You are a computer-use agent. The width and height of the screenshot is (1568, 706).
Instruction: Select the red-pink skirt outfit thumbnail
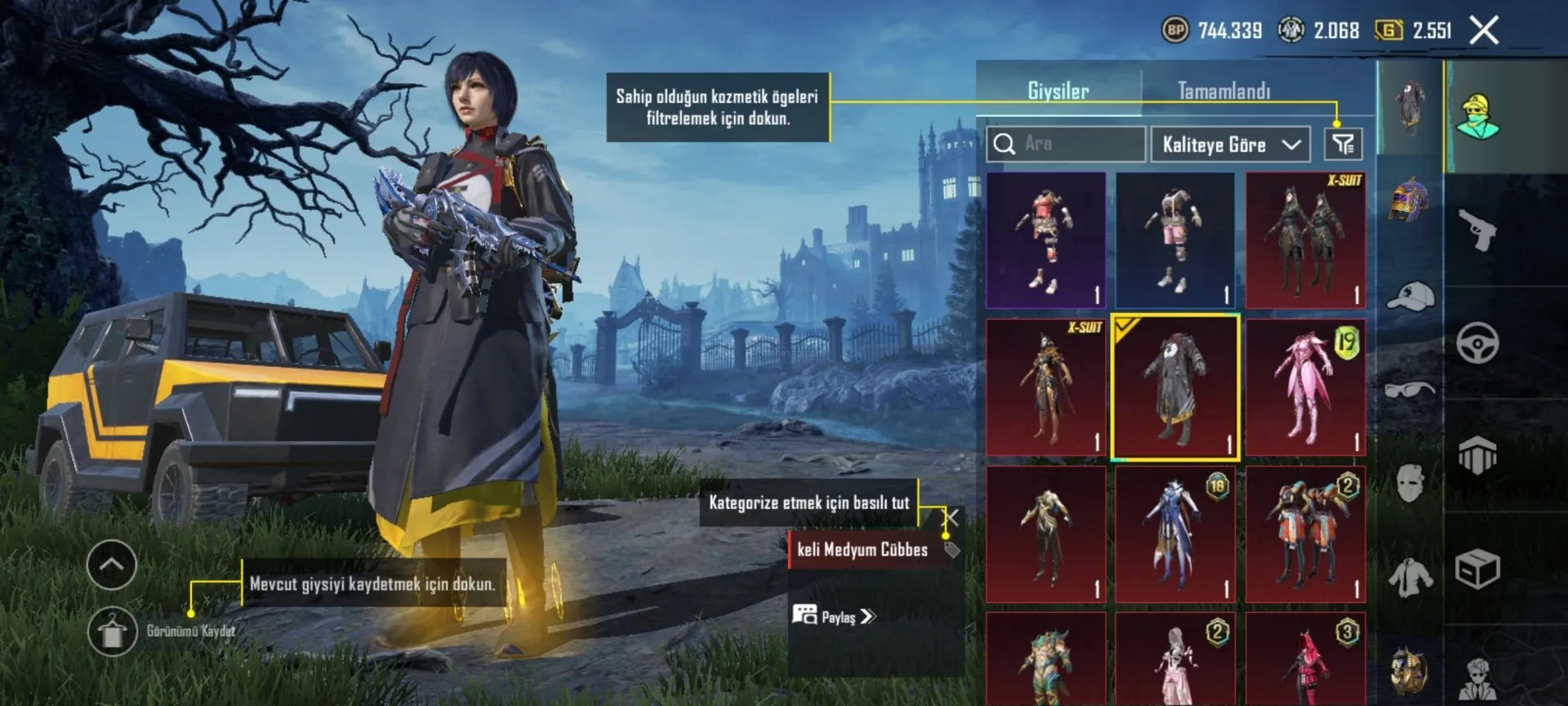pos(1045,239)
